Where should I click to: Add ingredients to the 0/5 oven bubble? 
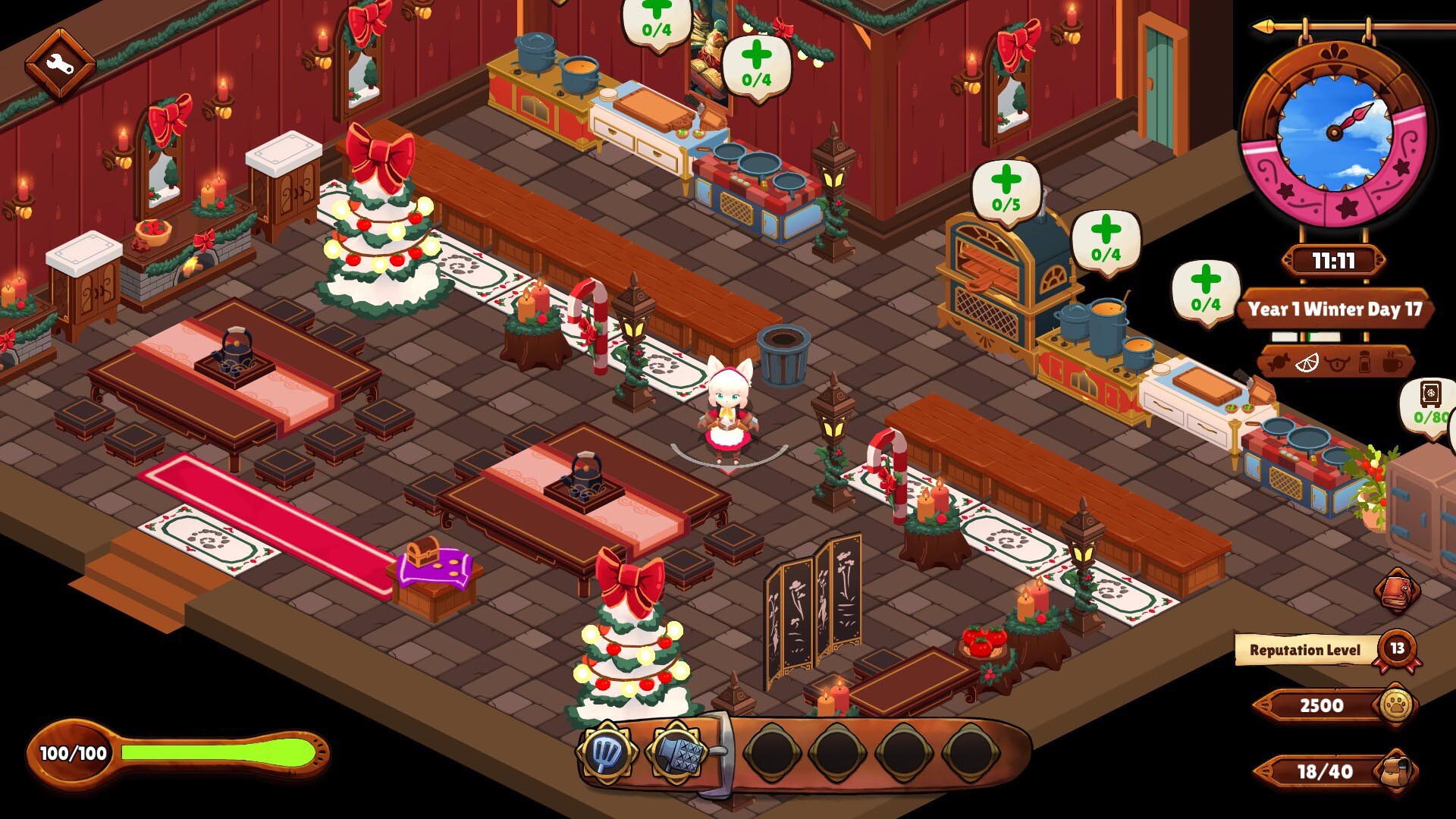[x=1006, y=189]
